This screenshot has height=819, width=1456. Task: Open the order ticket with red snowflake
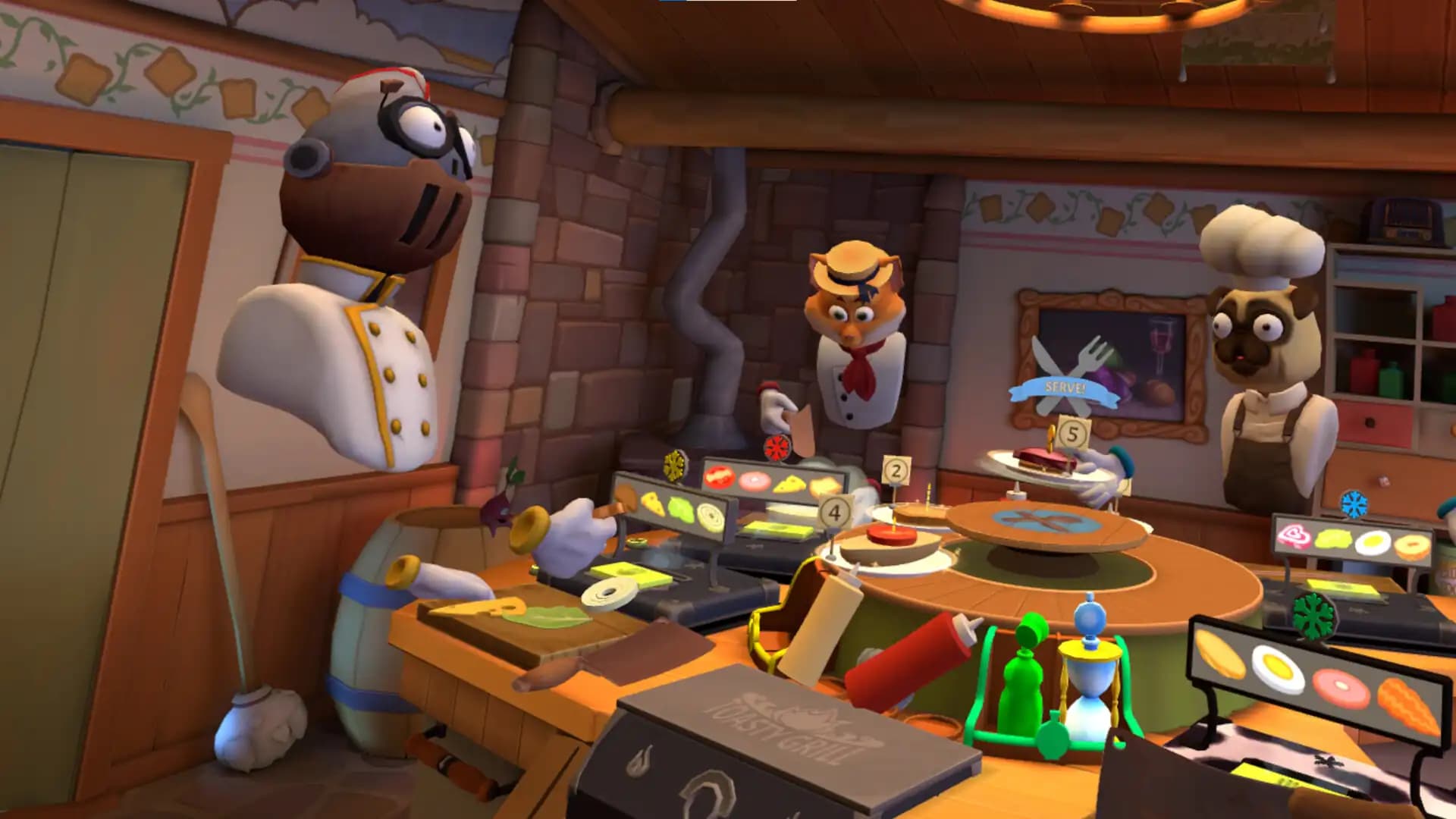coord(772,480)
